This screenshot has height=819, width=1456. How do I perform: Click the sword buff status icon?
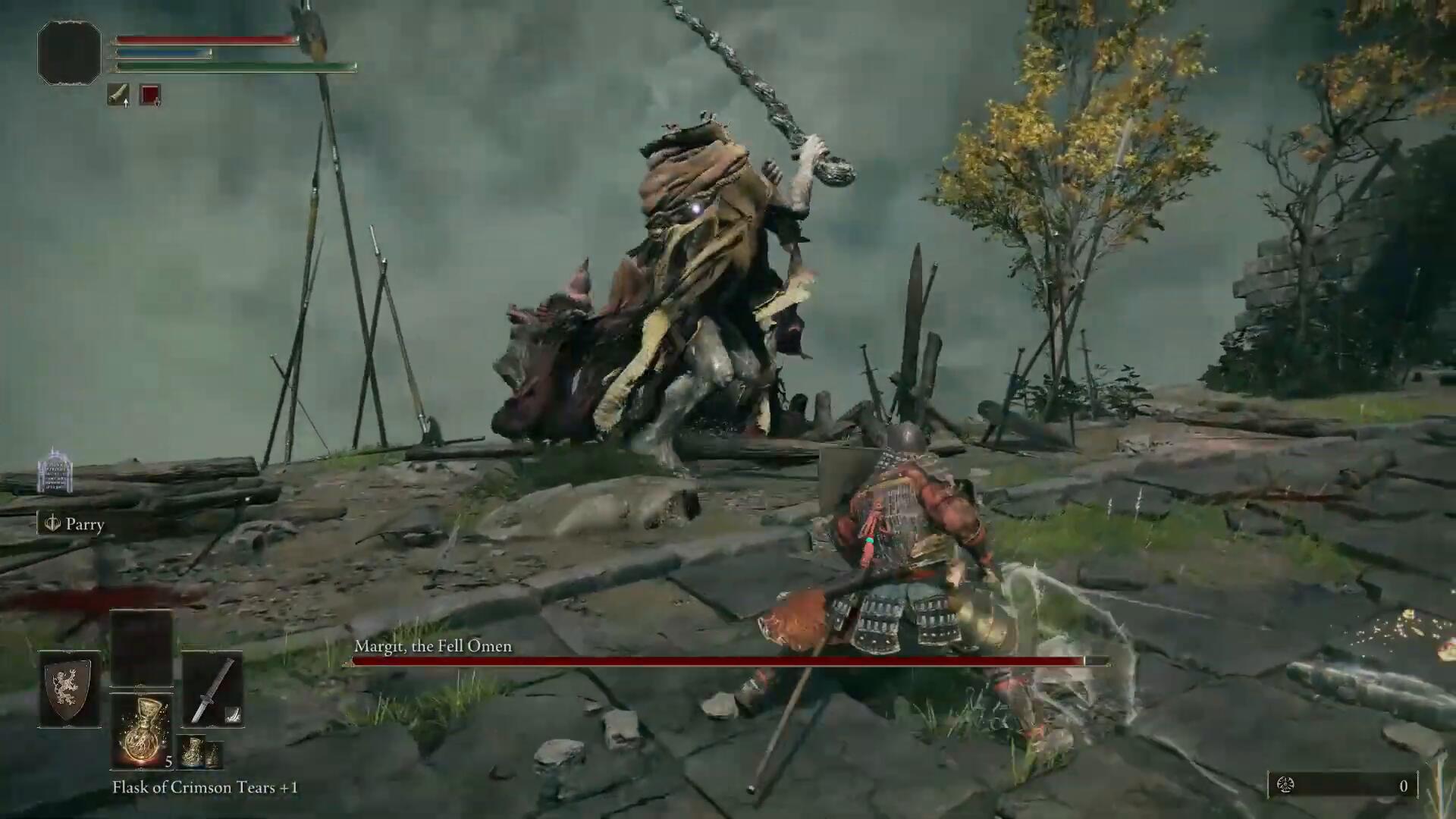pos(119,95)
